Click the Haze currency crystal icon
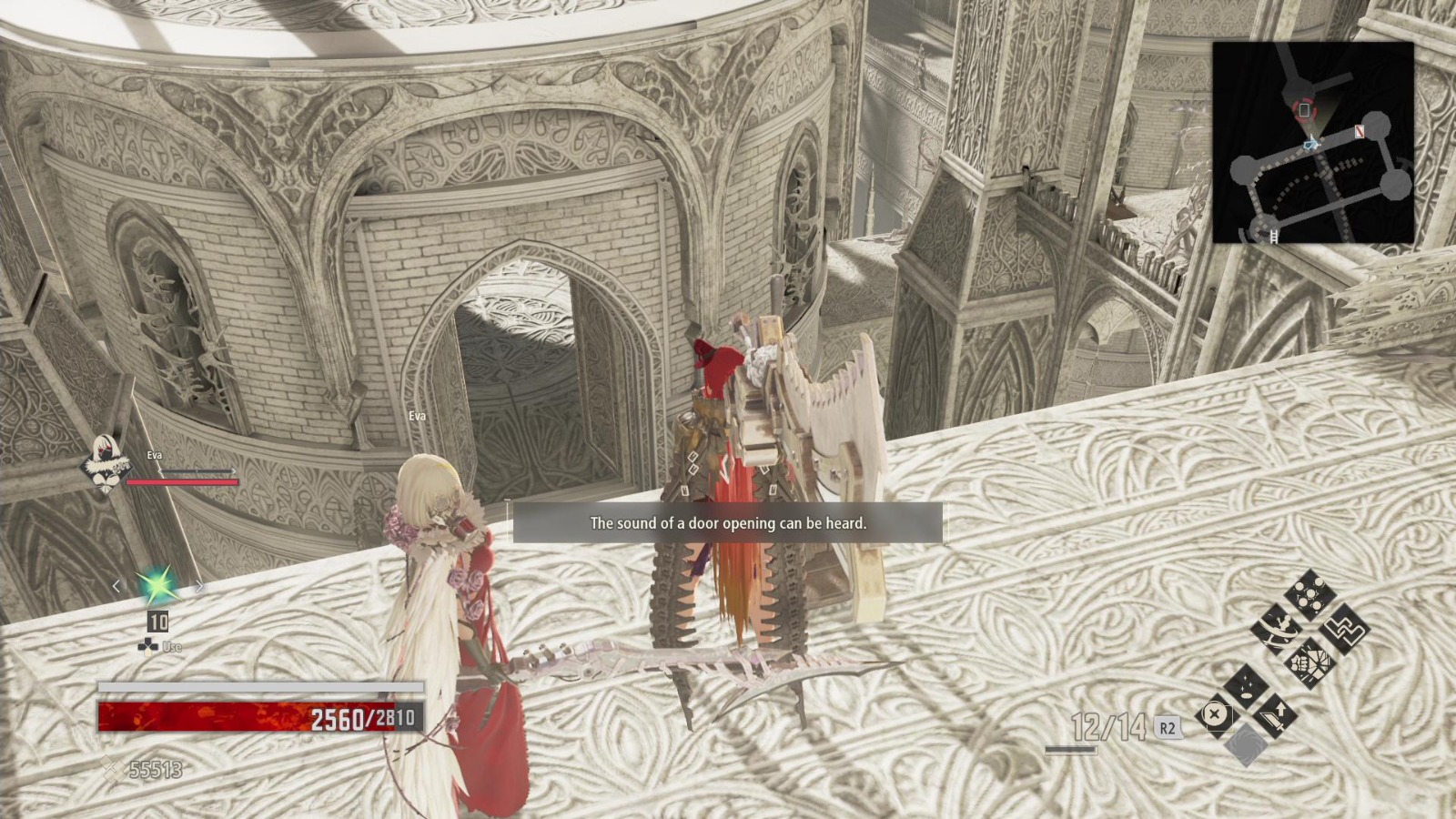1456x819 pixels. pos(109,769)
